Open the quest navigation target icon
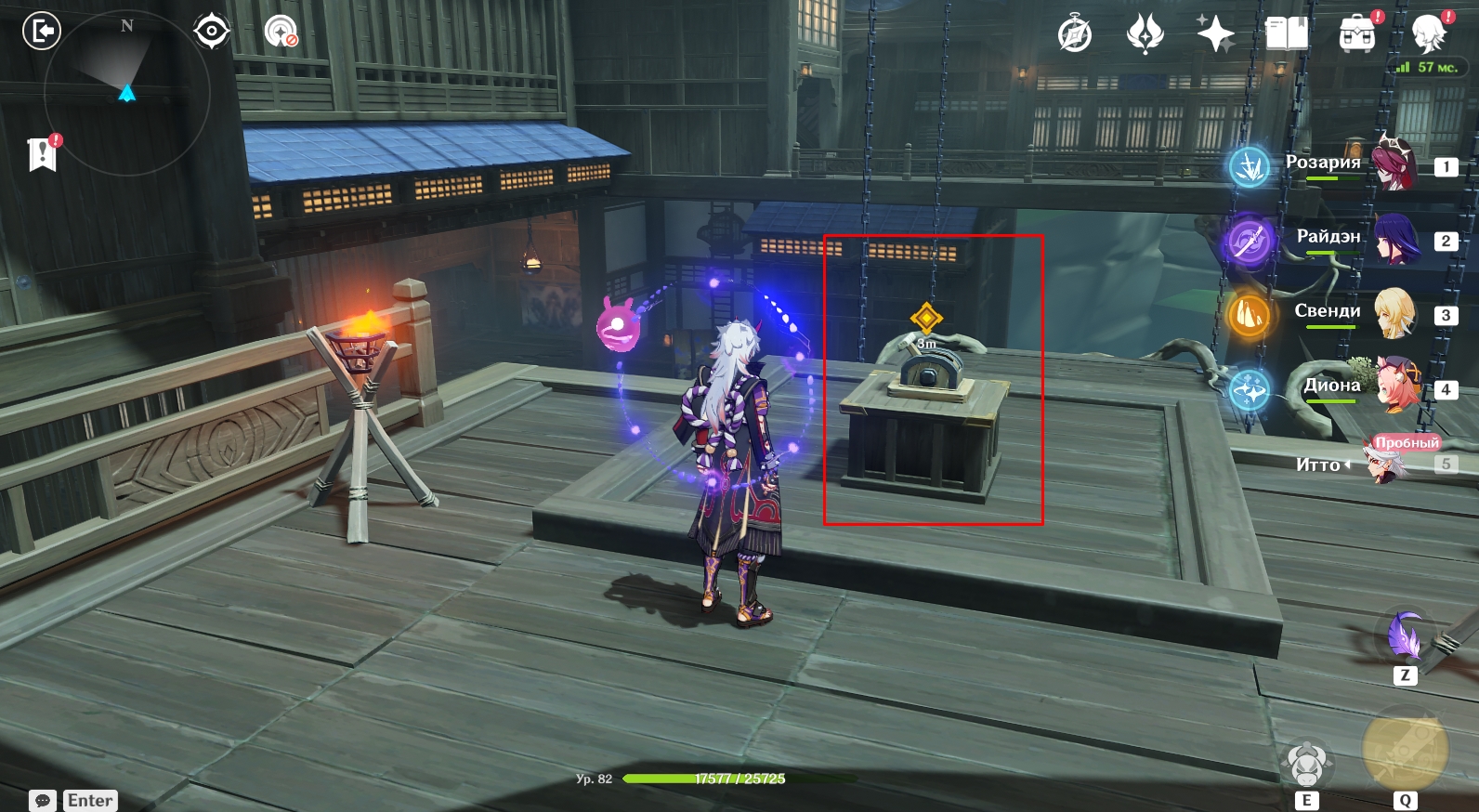Viewport: 1479px width, 812px height. tap(212, 32)
